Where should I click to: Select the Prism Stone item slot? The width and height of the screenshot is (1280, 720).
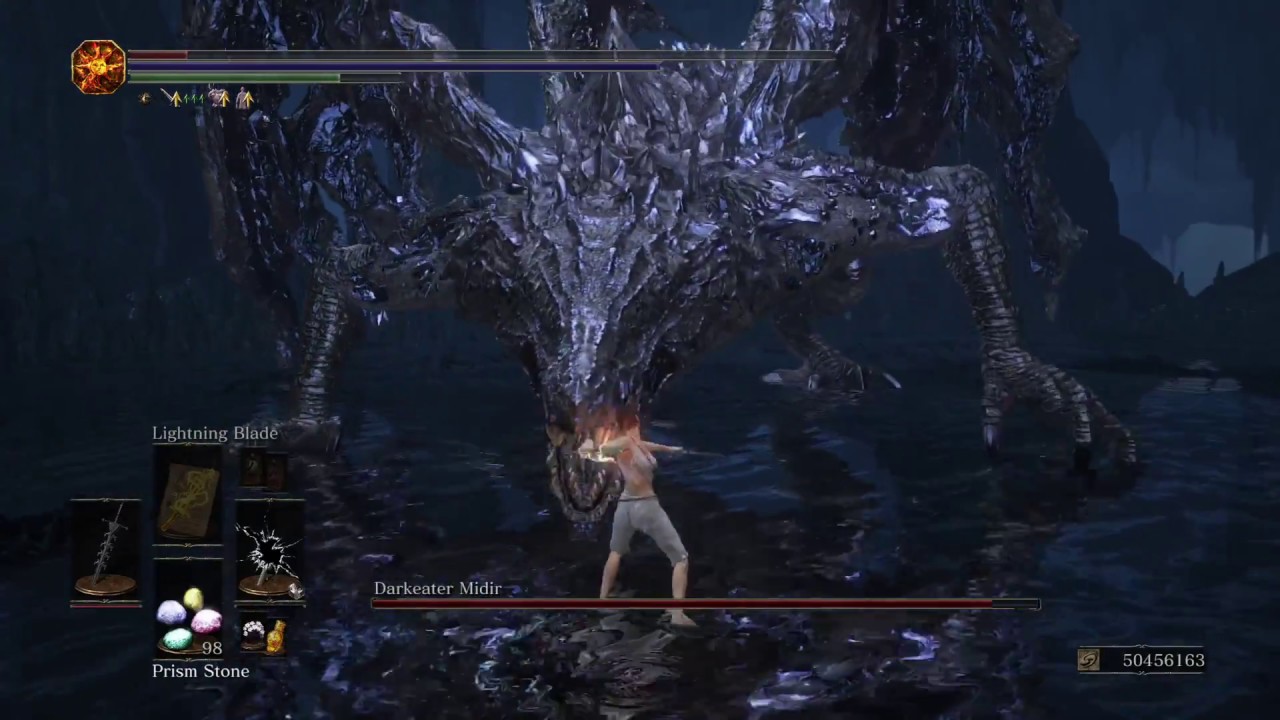(x=188, y=620)
